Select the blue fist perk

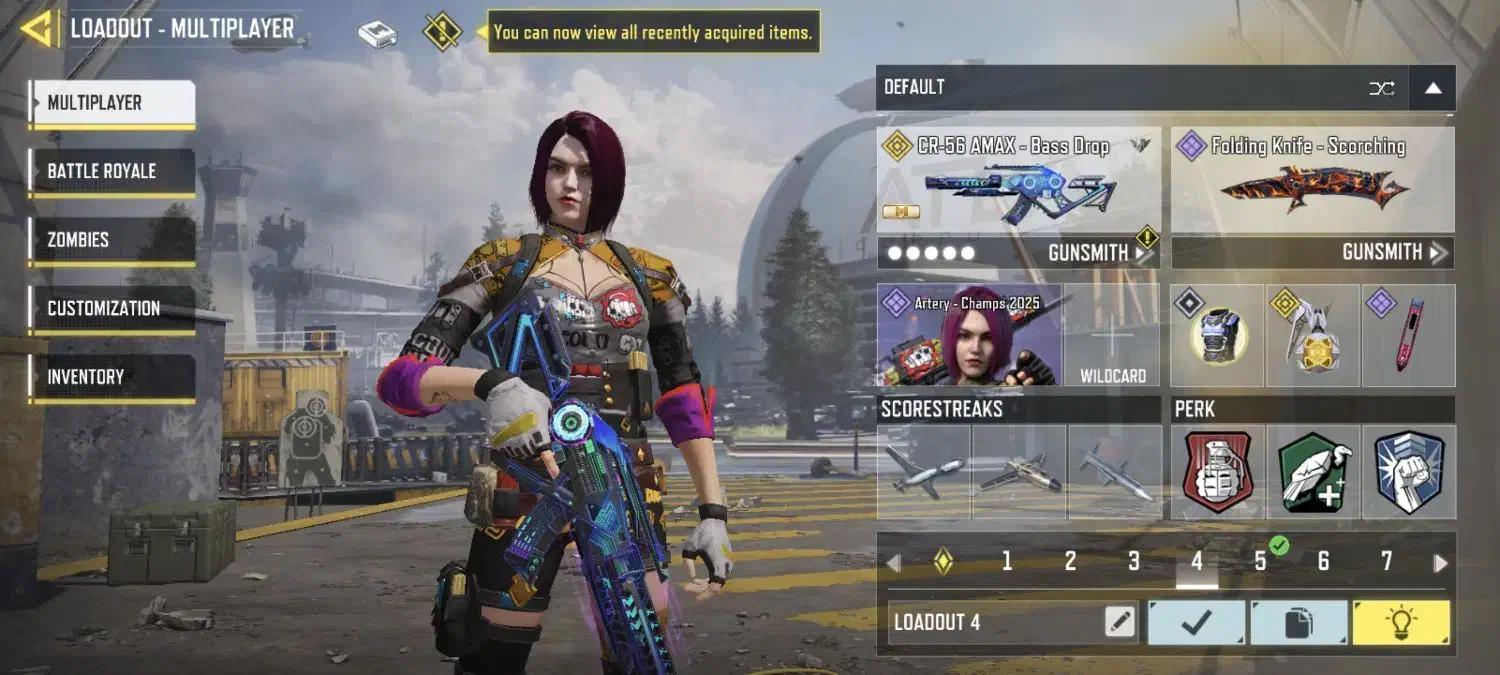[x=1408, y=472]
